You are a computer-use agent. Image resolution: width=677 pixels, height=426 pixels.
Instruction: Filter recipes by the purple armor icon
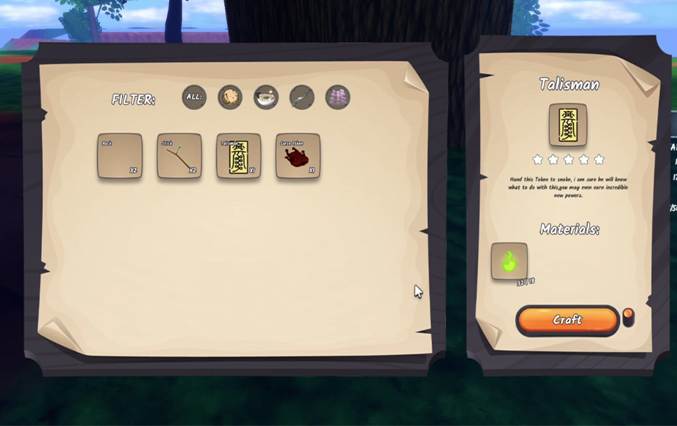pos(338,97)
